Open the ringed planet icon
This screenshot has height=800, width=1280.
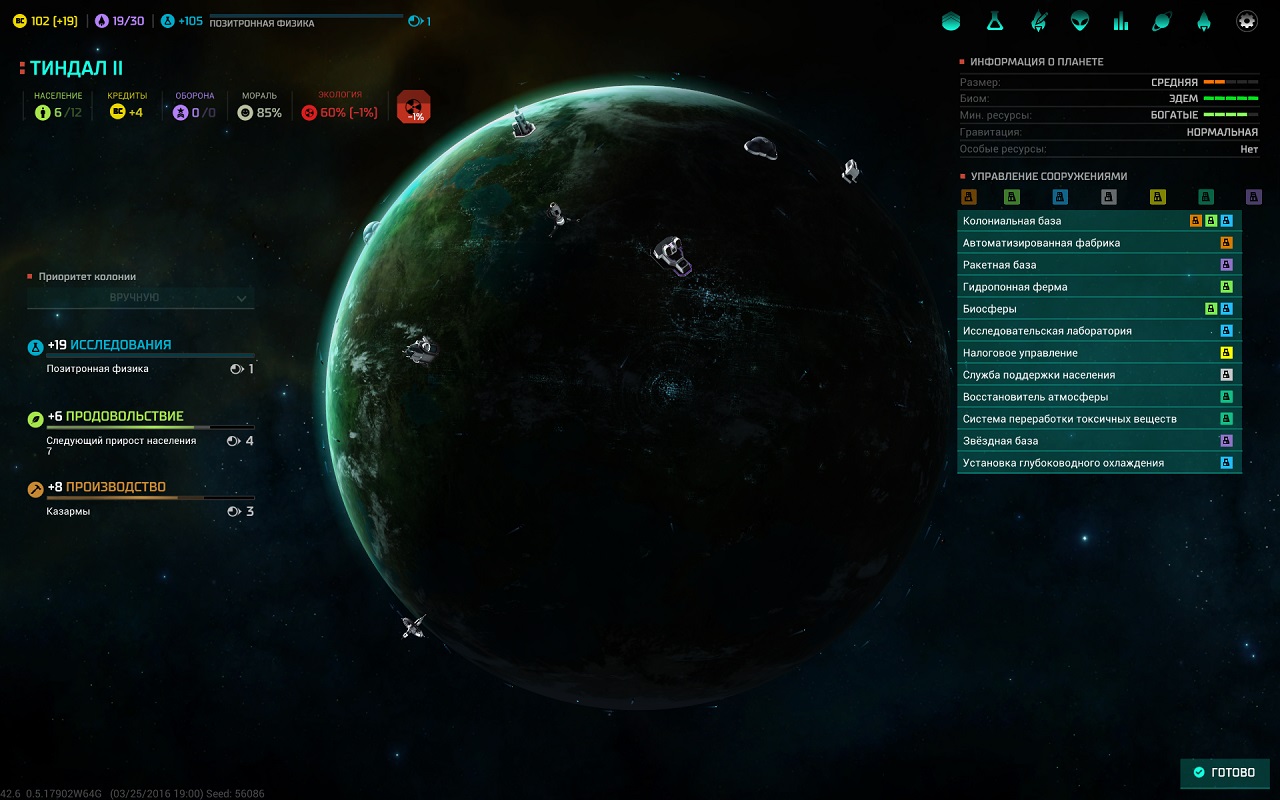click(1162, 21)
